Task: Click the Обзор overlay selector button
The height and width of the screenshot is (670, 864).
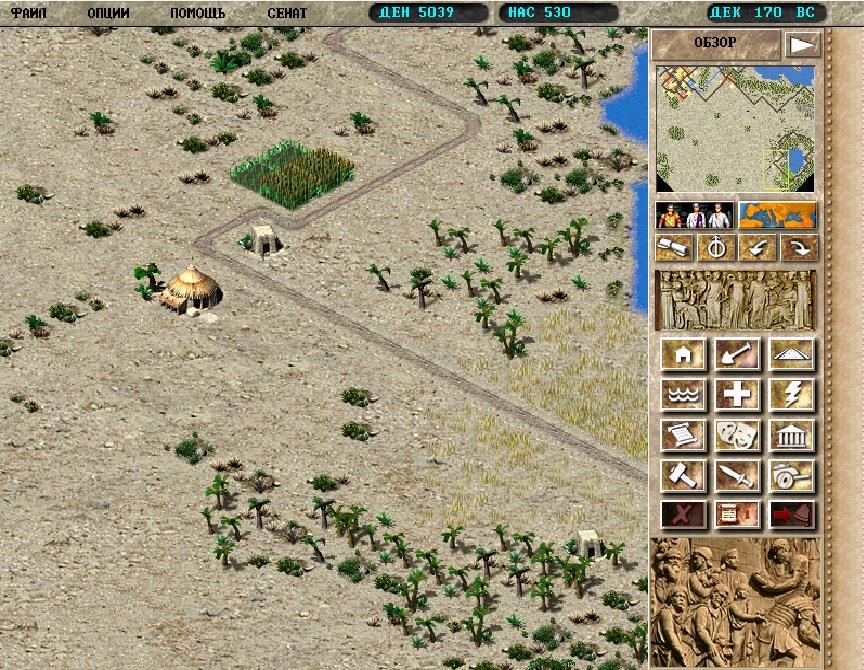Action: [715, 43]
